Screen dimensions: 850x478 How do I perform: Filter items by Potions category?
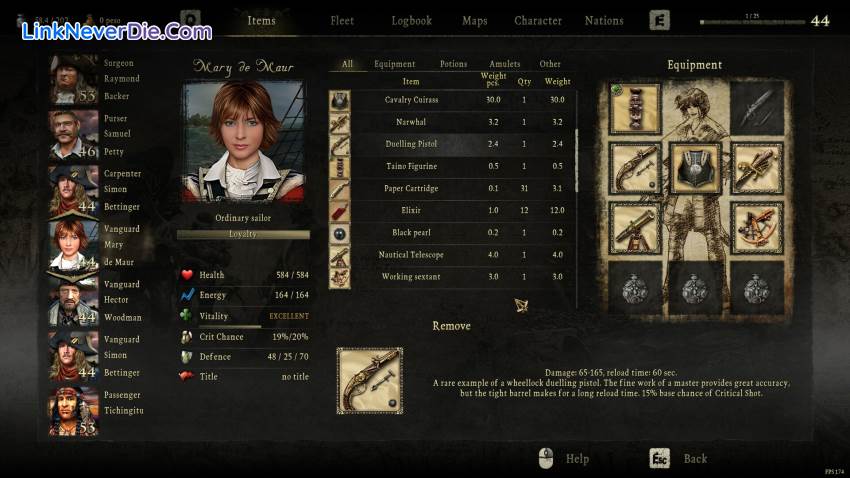(453, 64)
